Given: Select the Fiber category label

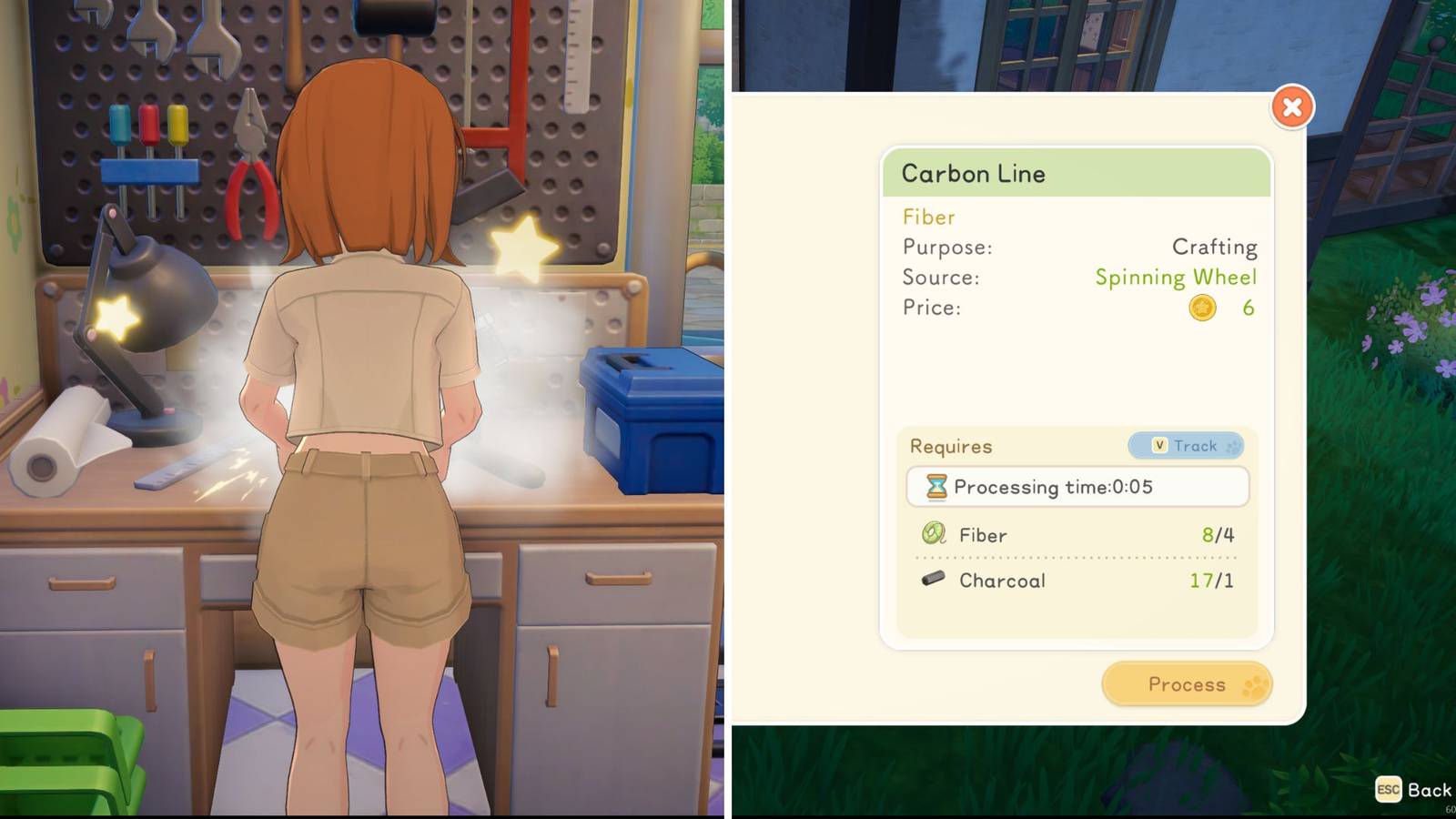Looking at the screenshot, I should point(927,217).
